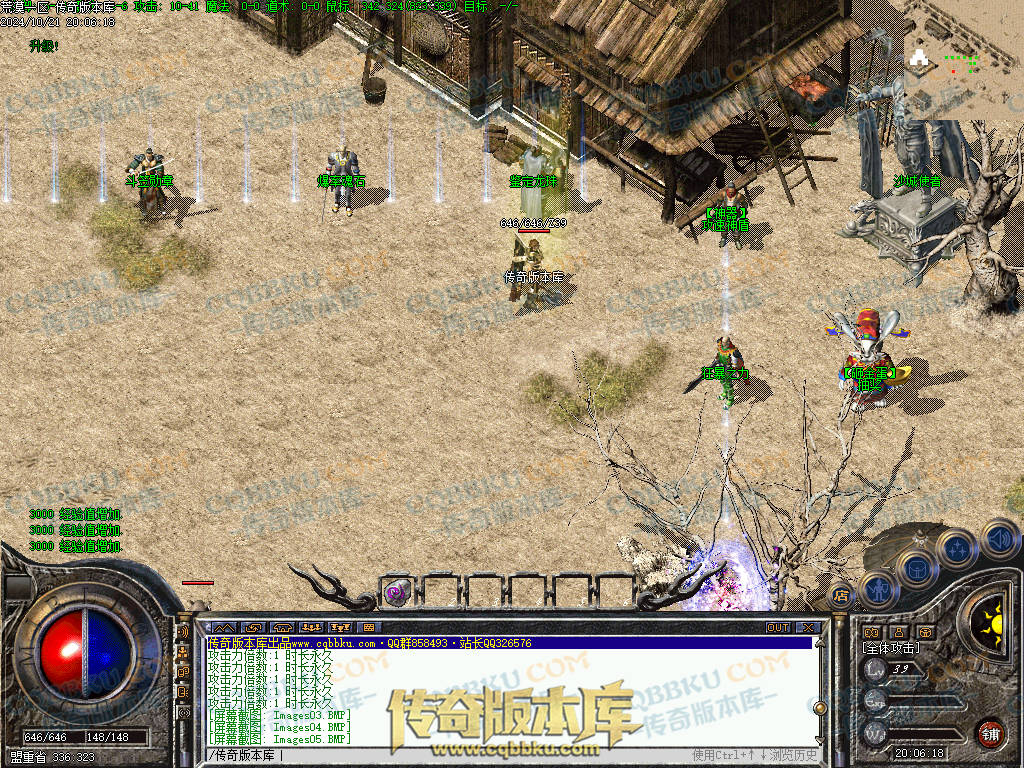Viewport: 1024px width, 768px height.
Task: Click the sound-wave icon left of chat
Action: pyautogui.click(x=183, y=632)
